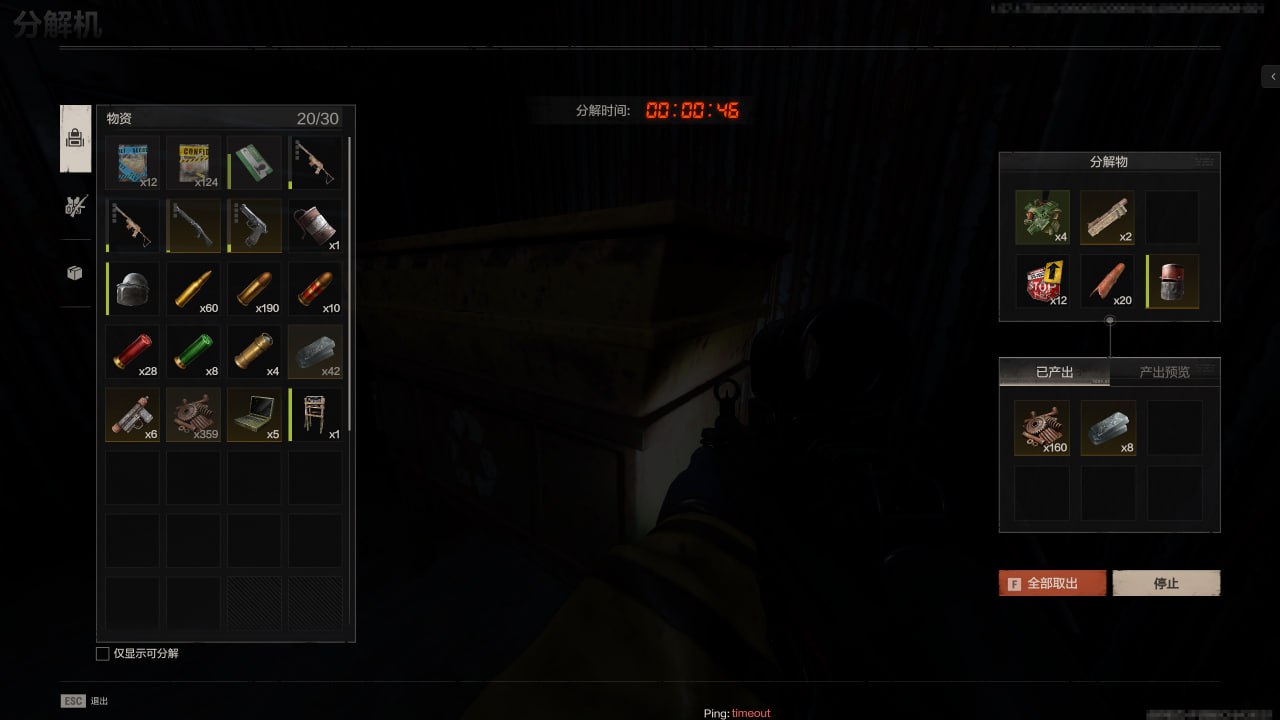Select the scrap gears stack x359
The image size is (1280, 720).
coord(193,415)
